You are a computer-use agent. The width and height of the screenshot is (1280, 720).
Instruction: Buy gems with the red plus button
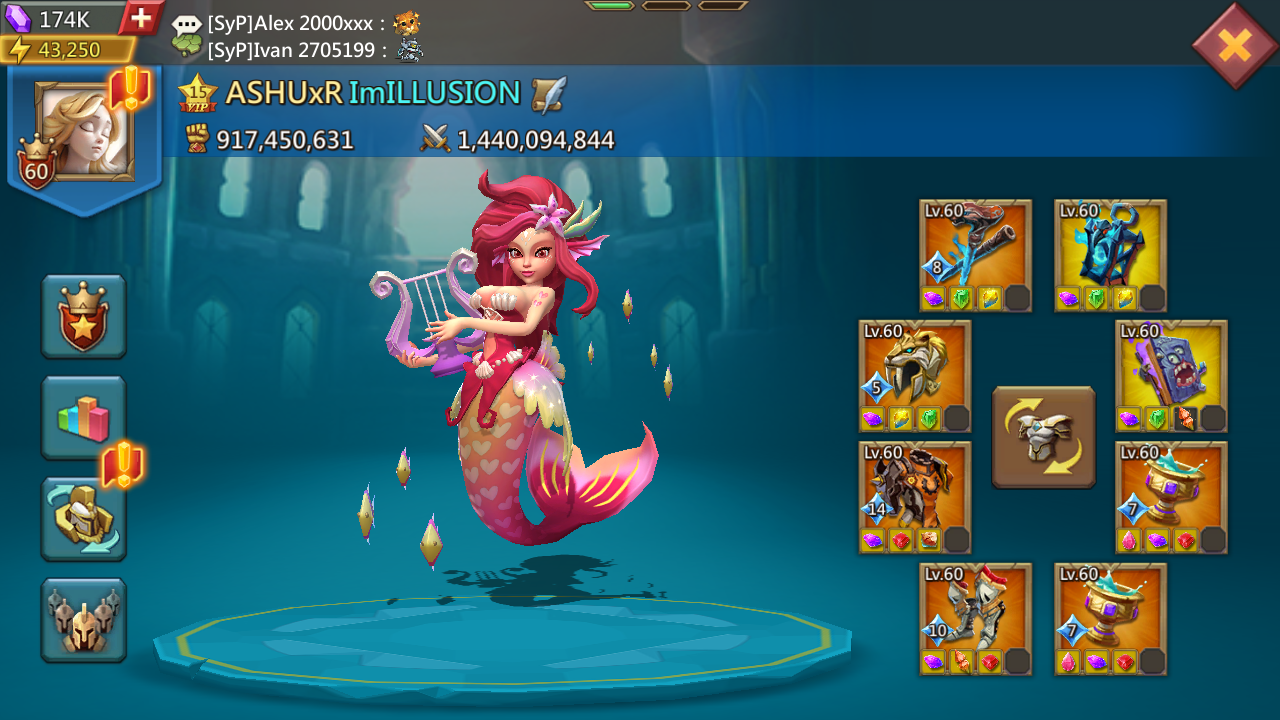[143, 17]
